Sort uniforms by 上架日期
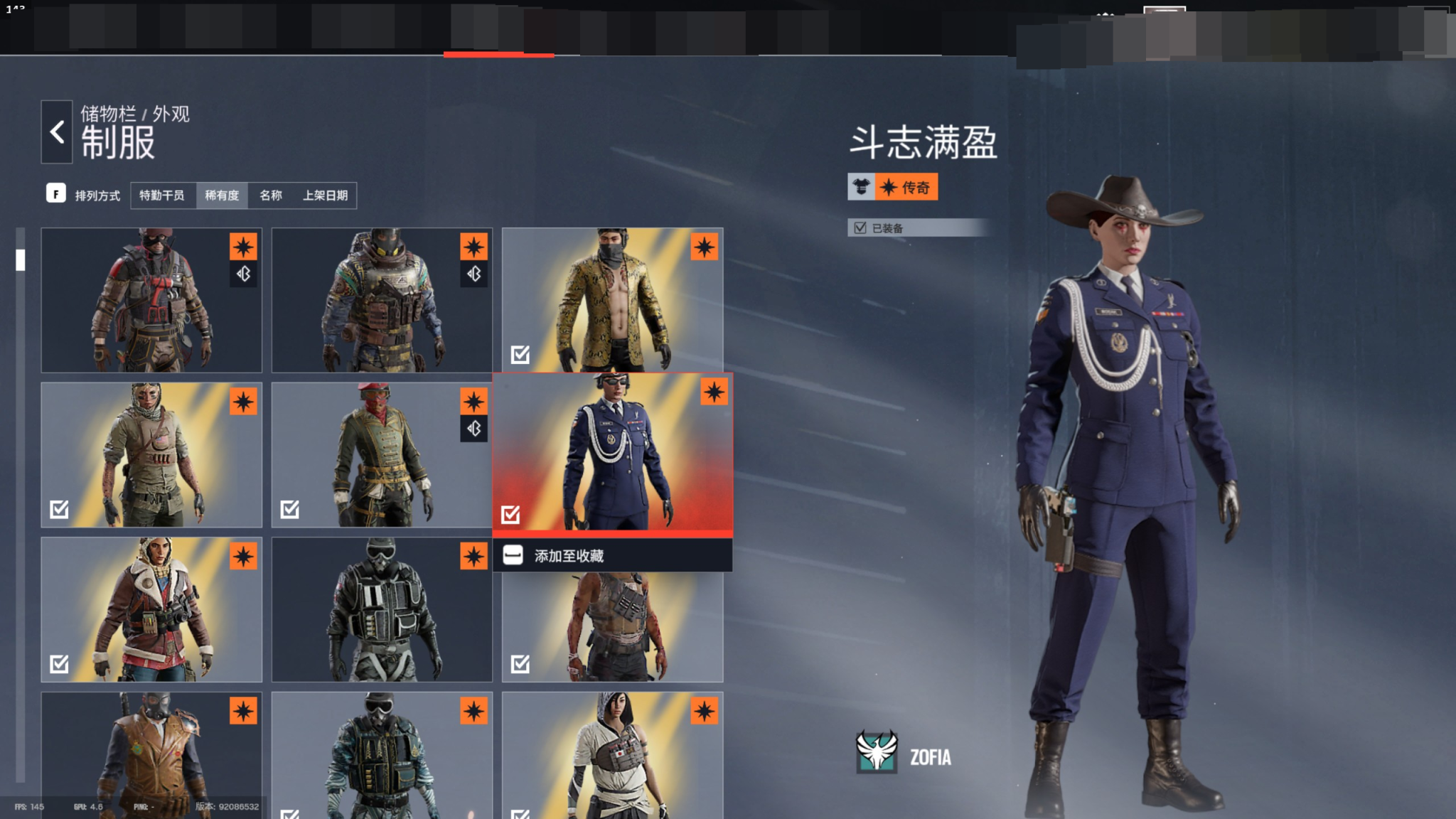 coord(326,196)
